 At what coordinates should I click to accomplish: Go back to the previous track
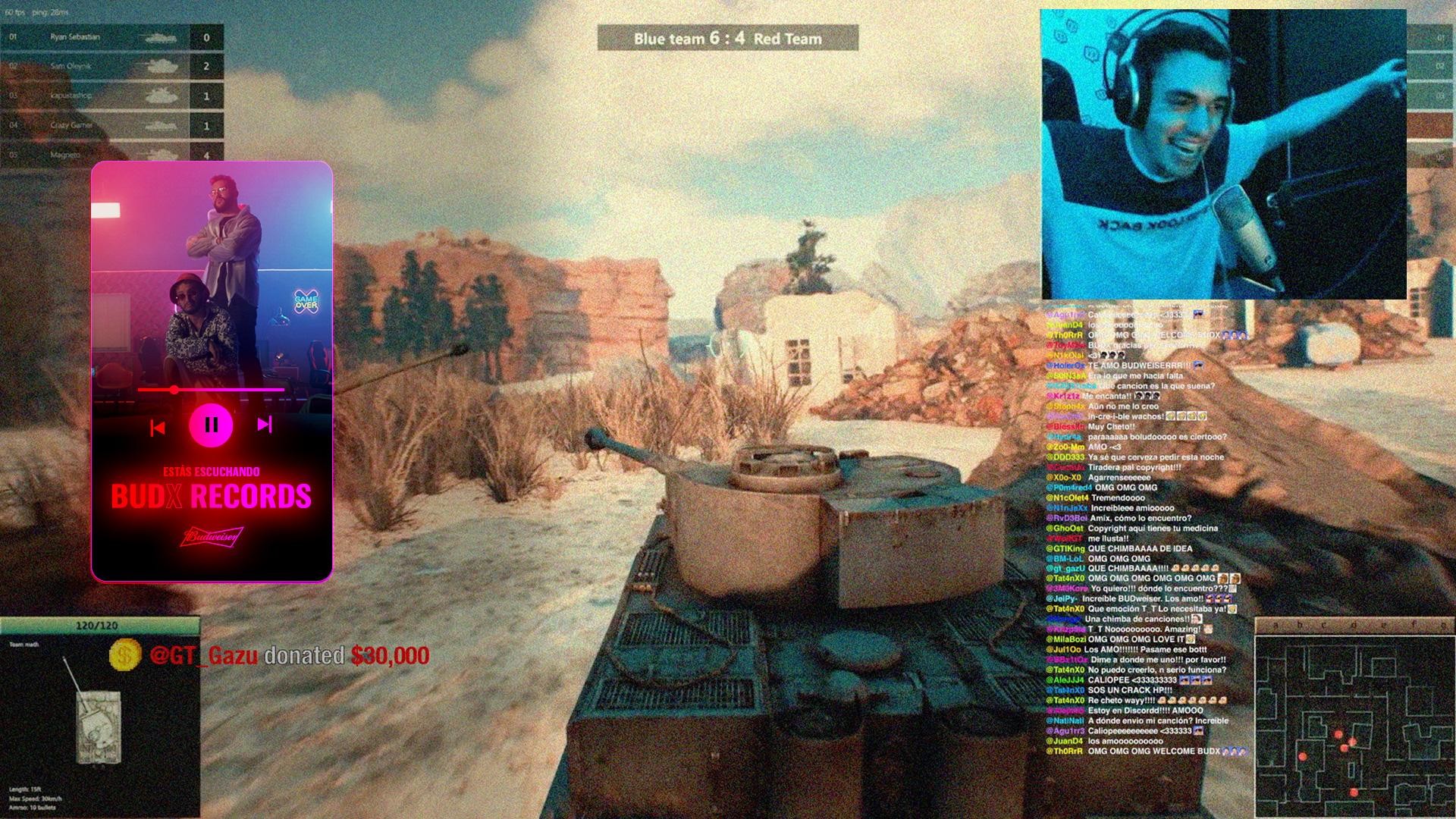157,428
